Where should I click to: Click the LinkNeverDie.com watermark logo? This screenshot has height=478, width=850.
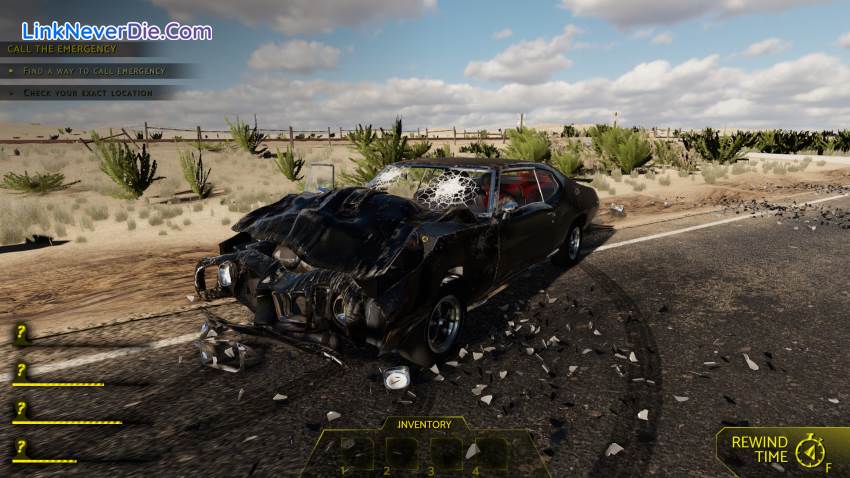(117, 31)
